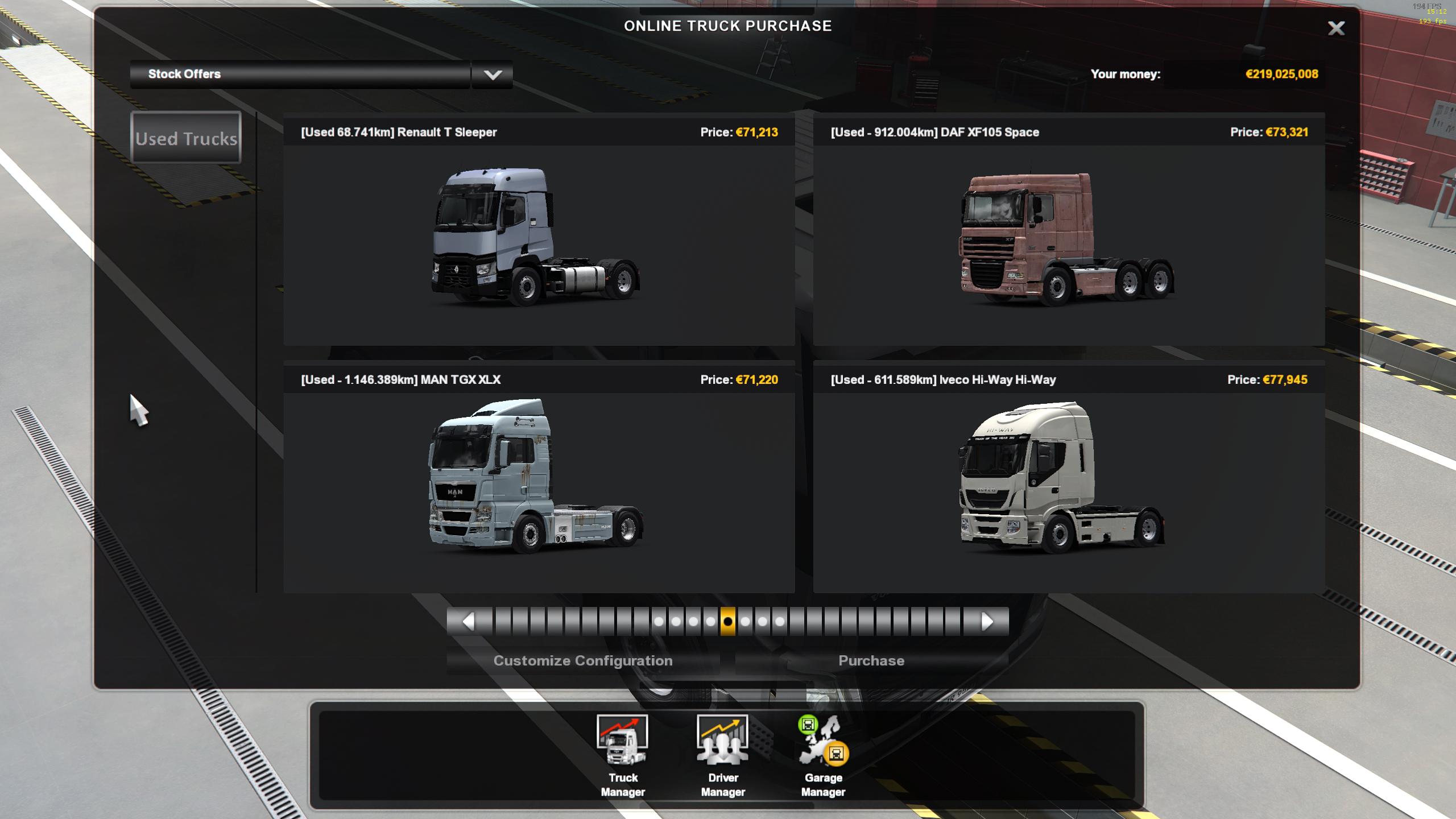Open the Garage Manager
Image resolution: width=1456 pixels, height=819 pixels.
click(x=823, y=755)
